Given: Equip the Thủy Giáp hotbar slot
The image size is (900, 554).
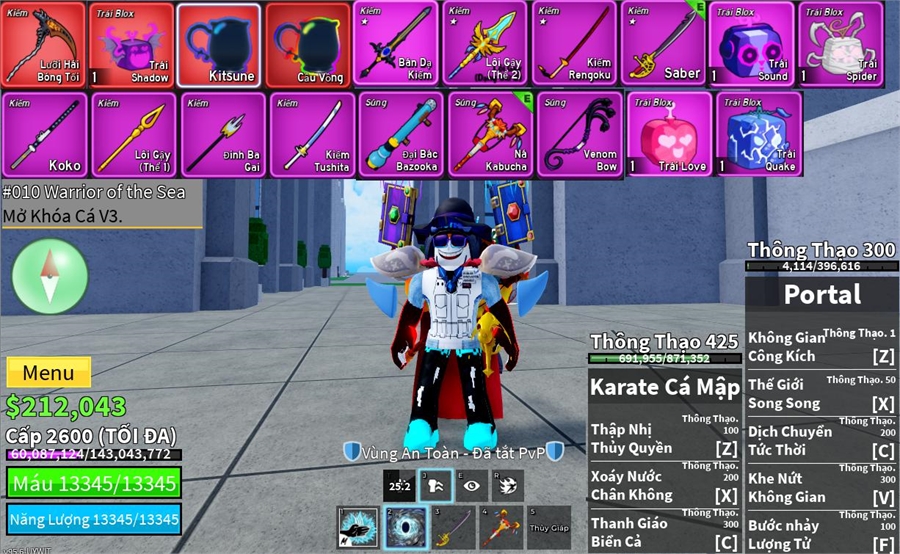Looking at the screenshot, I should pos(549,527).
